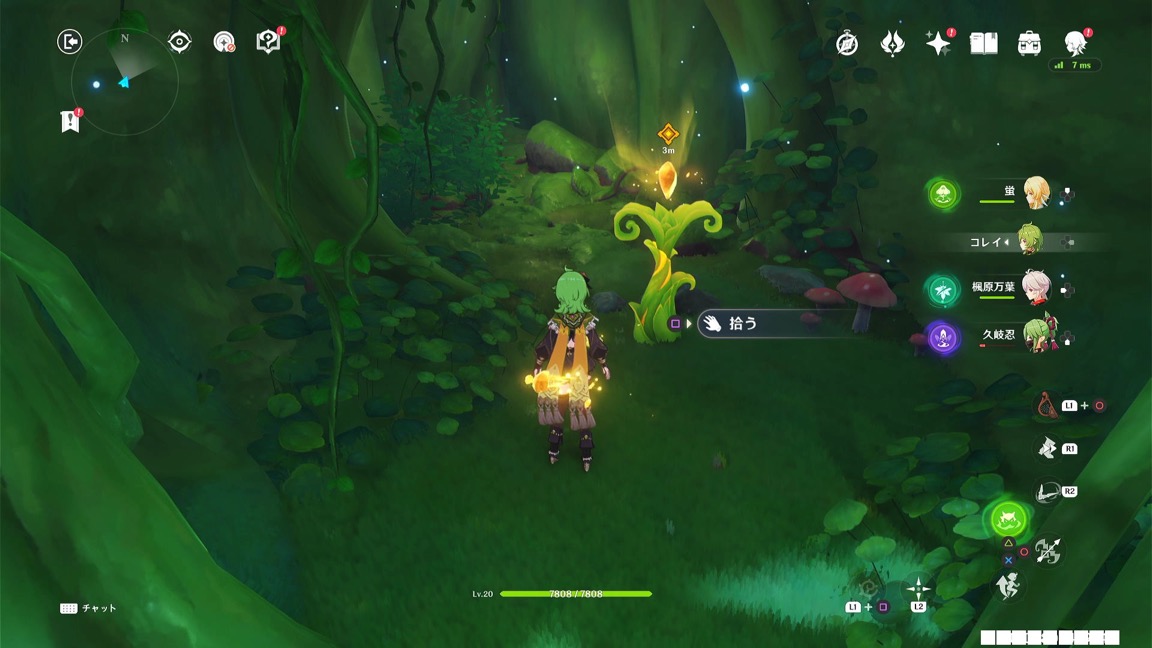Use the bow-and-arrow attack icon
1152x648 pixels.
[1048, 550]
